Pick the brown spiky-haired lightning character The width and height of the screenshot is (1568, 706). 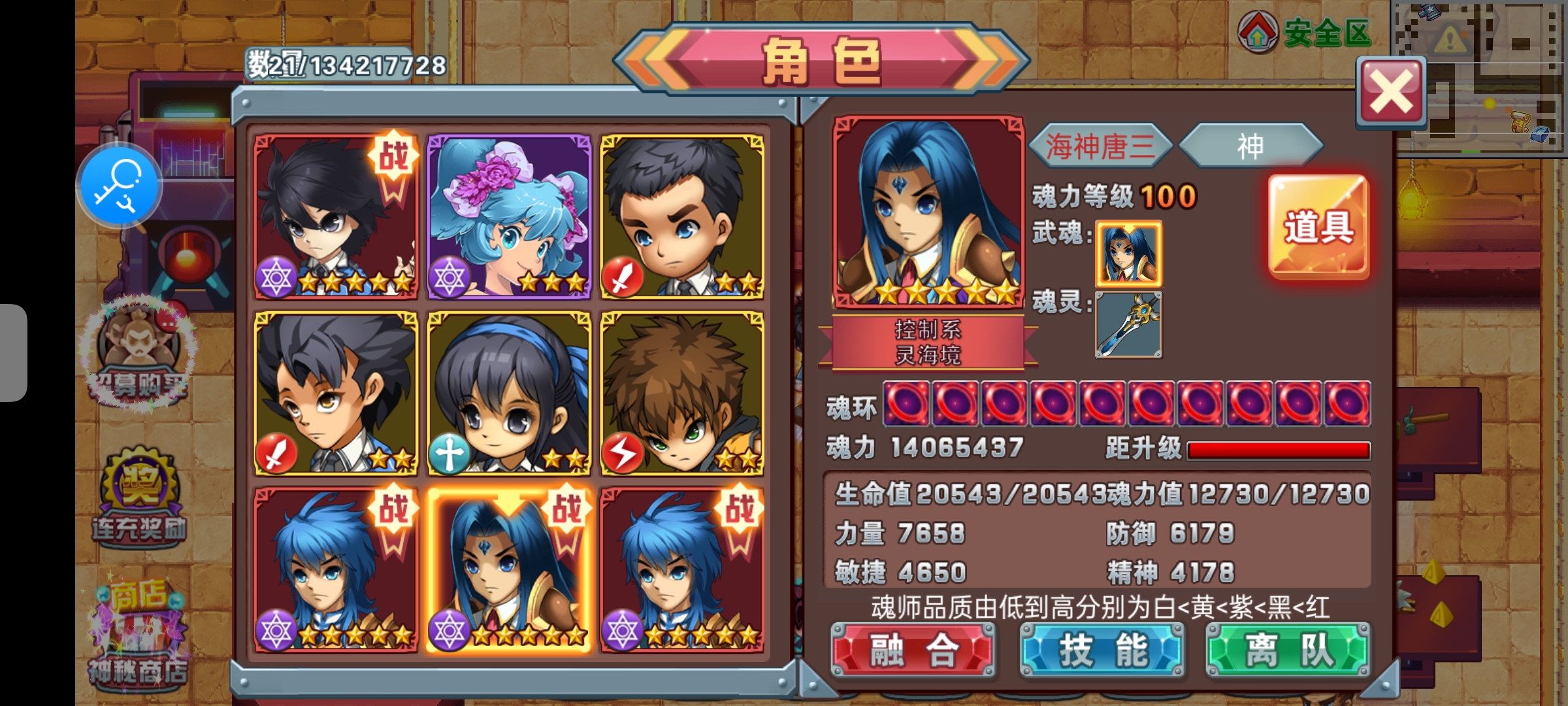click(682, 393)
